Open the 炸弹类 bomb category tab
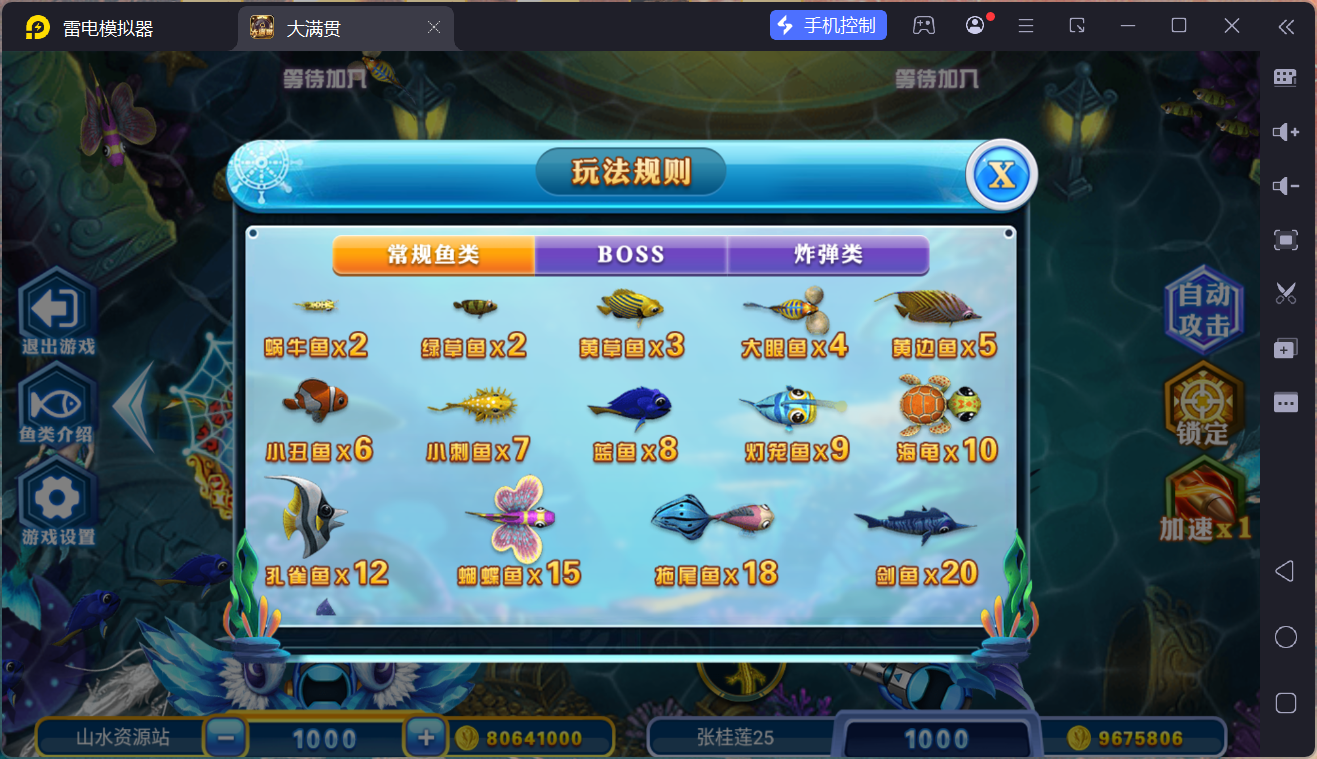Screen dimensions: 1317x759 tap(828, 256)
